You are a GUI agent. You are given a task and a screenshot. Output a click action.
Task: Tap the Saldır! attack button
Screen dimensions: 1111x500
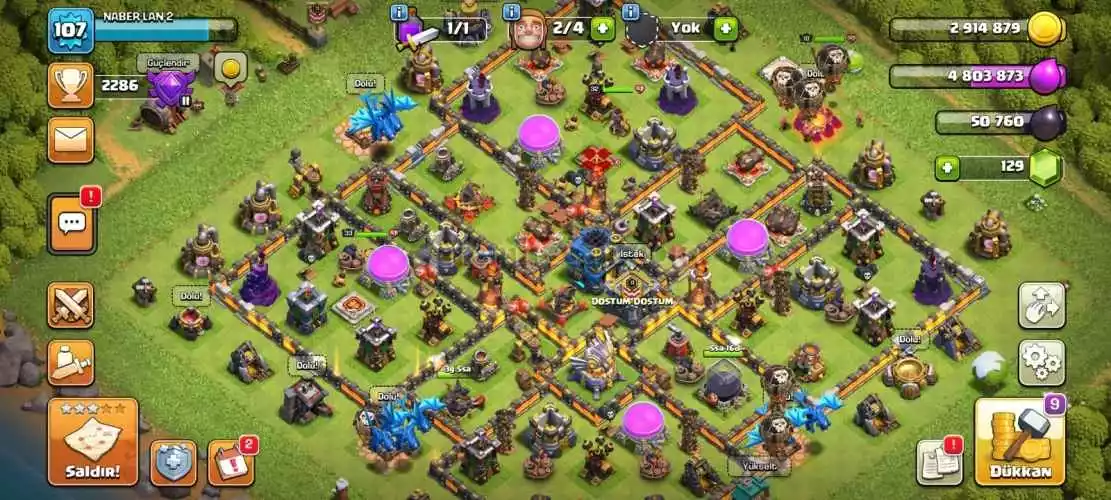92,441
